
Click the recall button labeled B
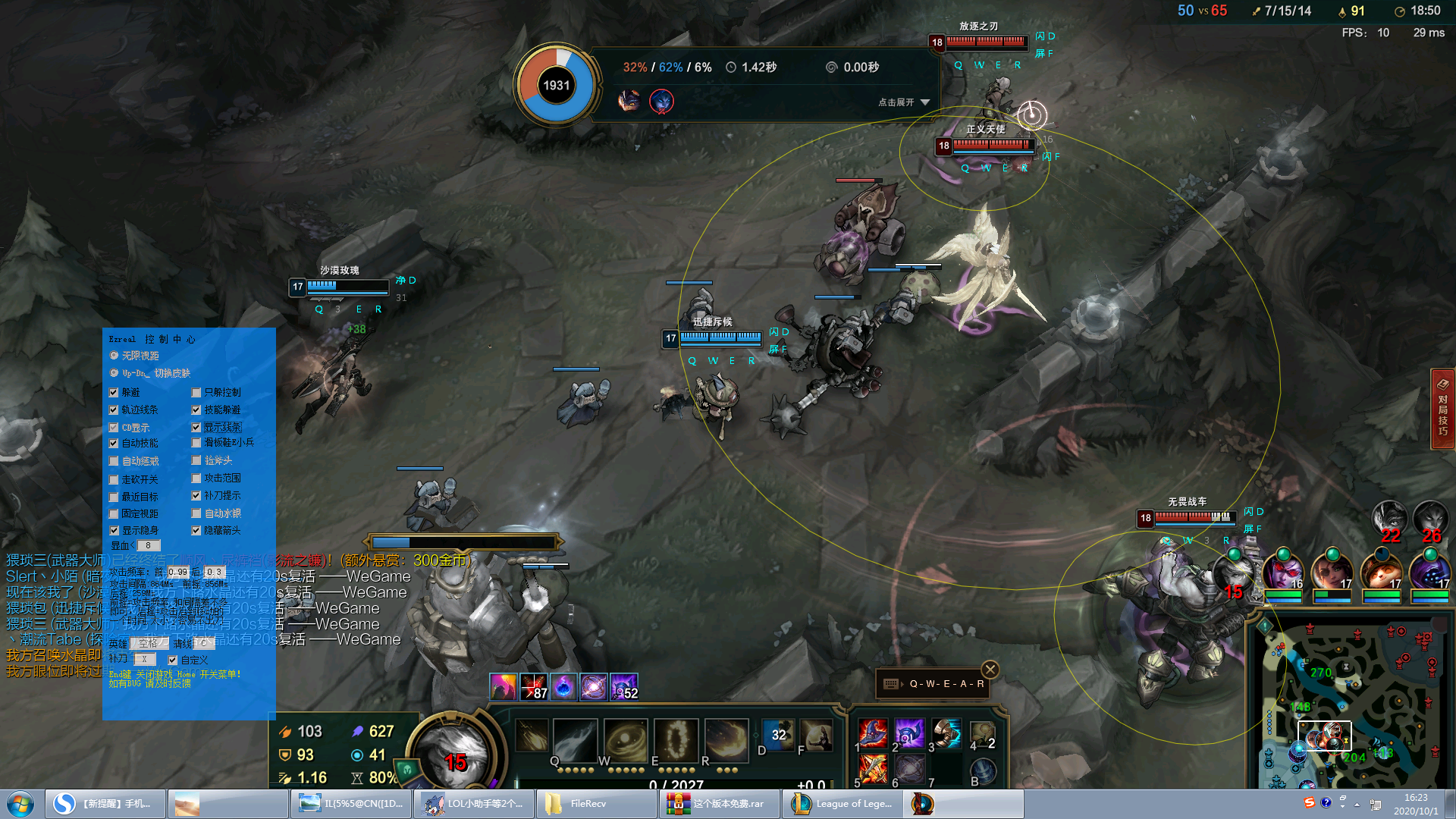(983, 772)
